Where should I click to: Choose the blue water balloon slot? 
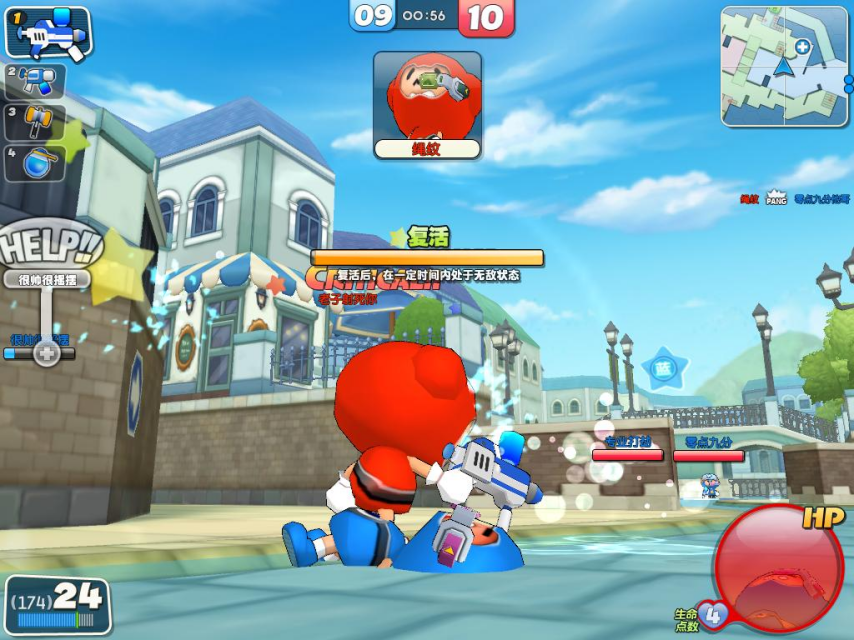[36, 163]
